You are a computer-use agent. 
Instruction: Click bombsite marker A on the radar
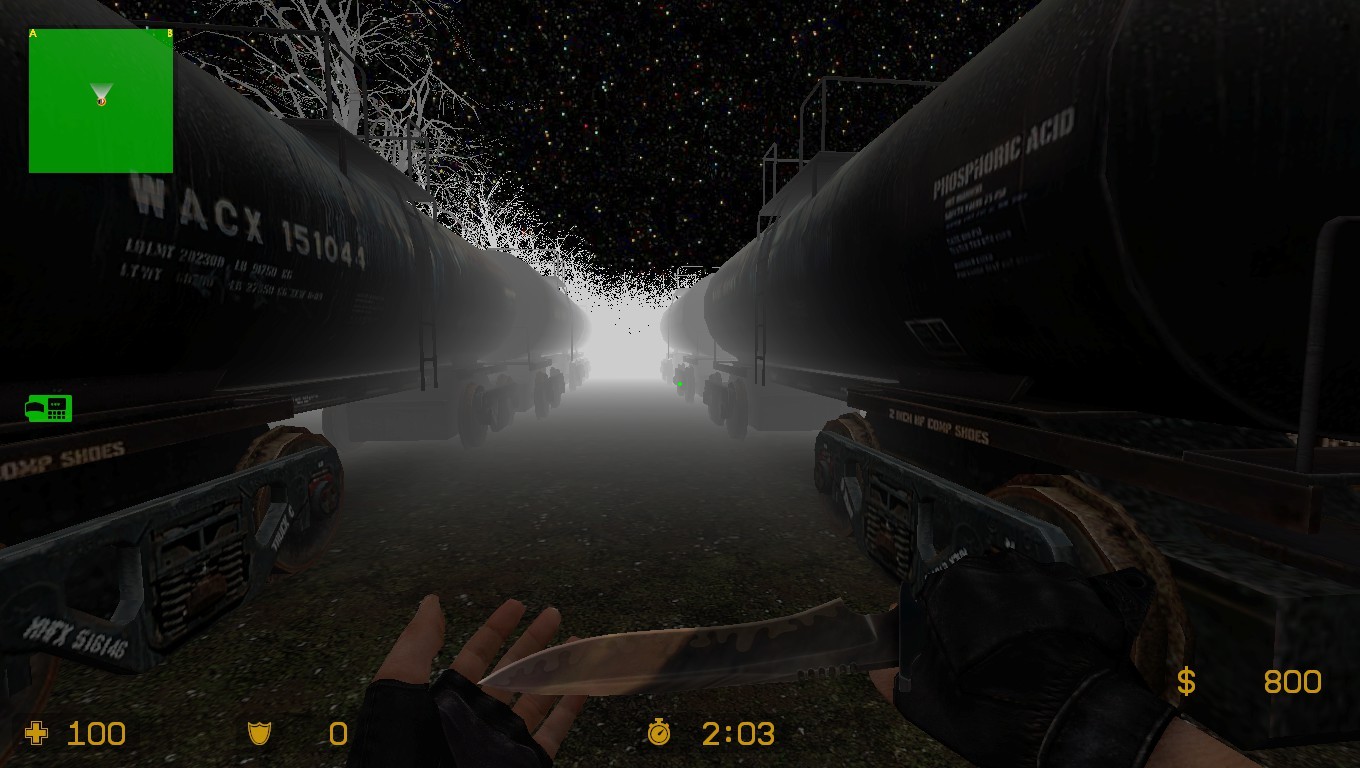[x=33, y=33]
